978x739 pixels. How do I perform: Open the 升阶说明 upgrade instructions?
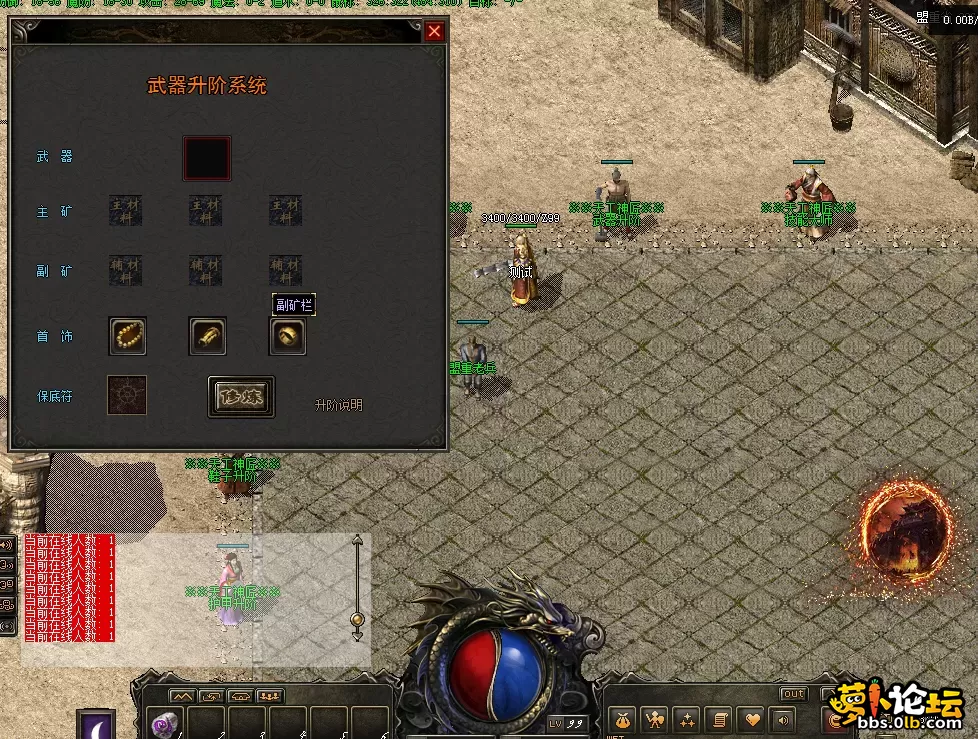click(x=339, y=405)
